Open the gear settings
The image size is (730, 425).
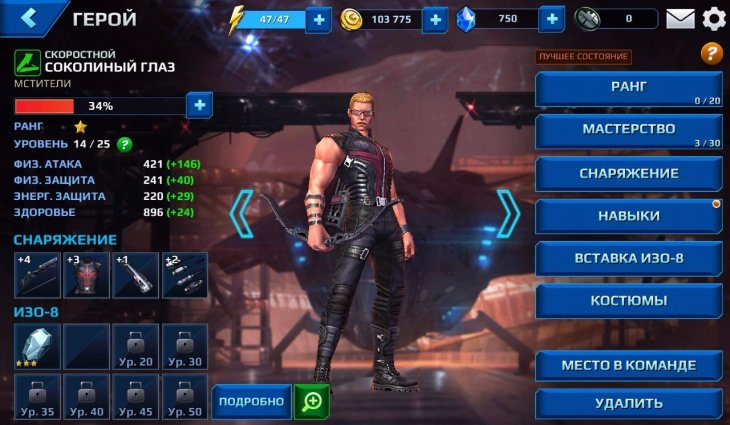[x=713, y=19]
